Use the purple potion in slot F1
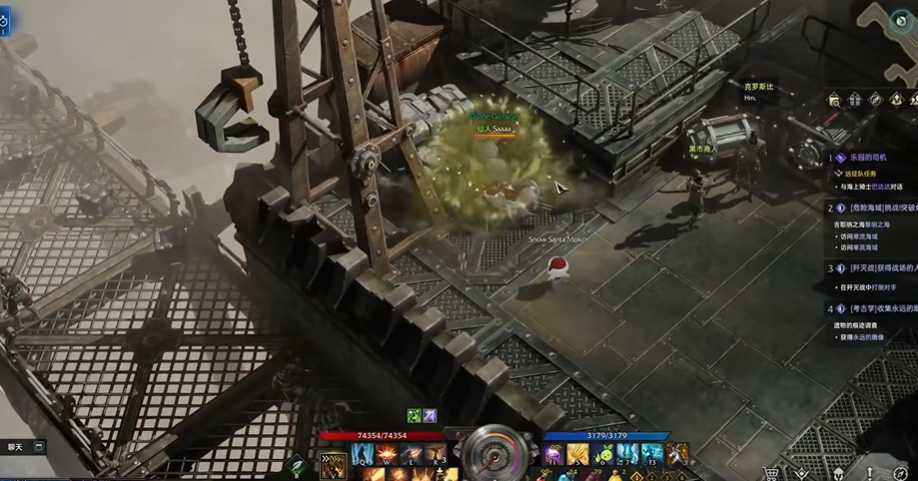Viewport: 918px width, 481px height. (553, 455)
